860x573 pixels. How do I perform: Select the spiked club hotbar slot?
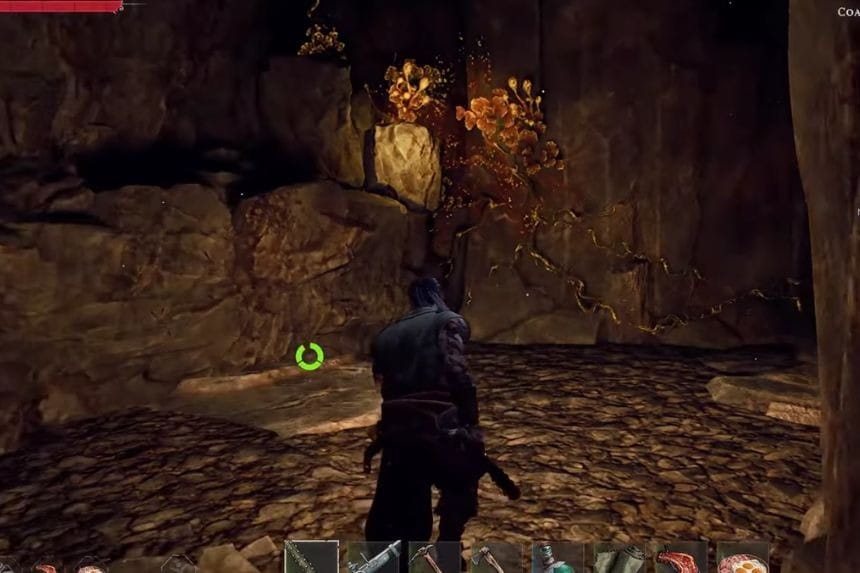[x=310, y=559]
